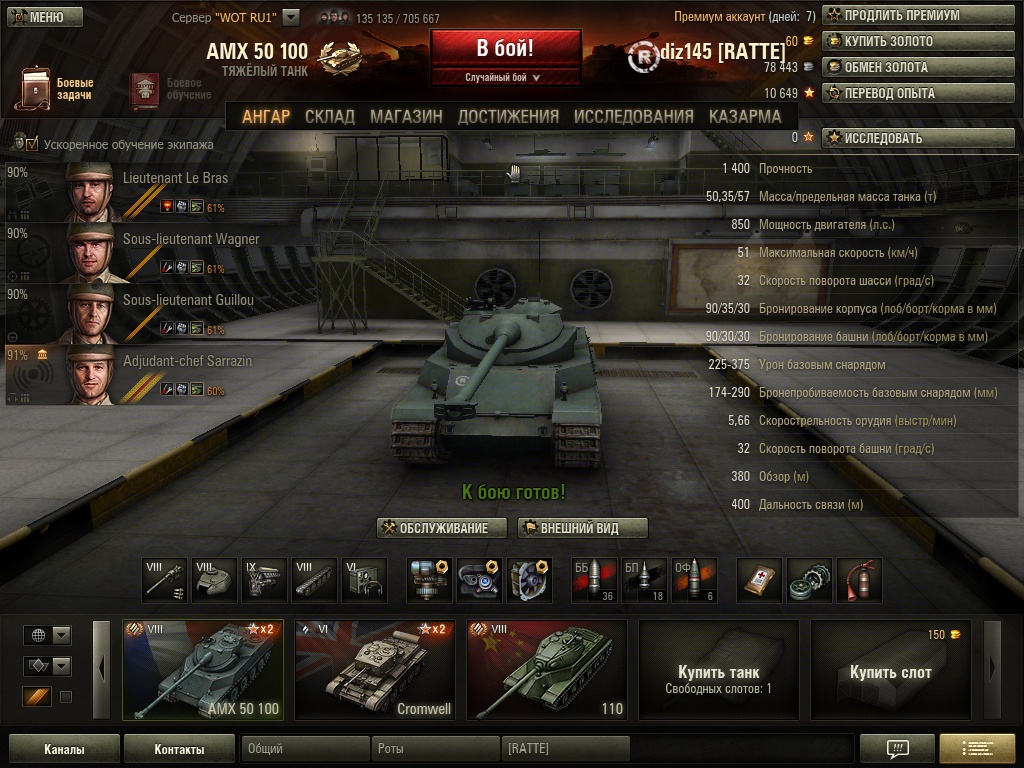Select the Cromwell tank in carousel
Image resolution: width=1024 pixels, height=768 pixels.
pyautogui.click(x=375, y=670)
